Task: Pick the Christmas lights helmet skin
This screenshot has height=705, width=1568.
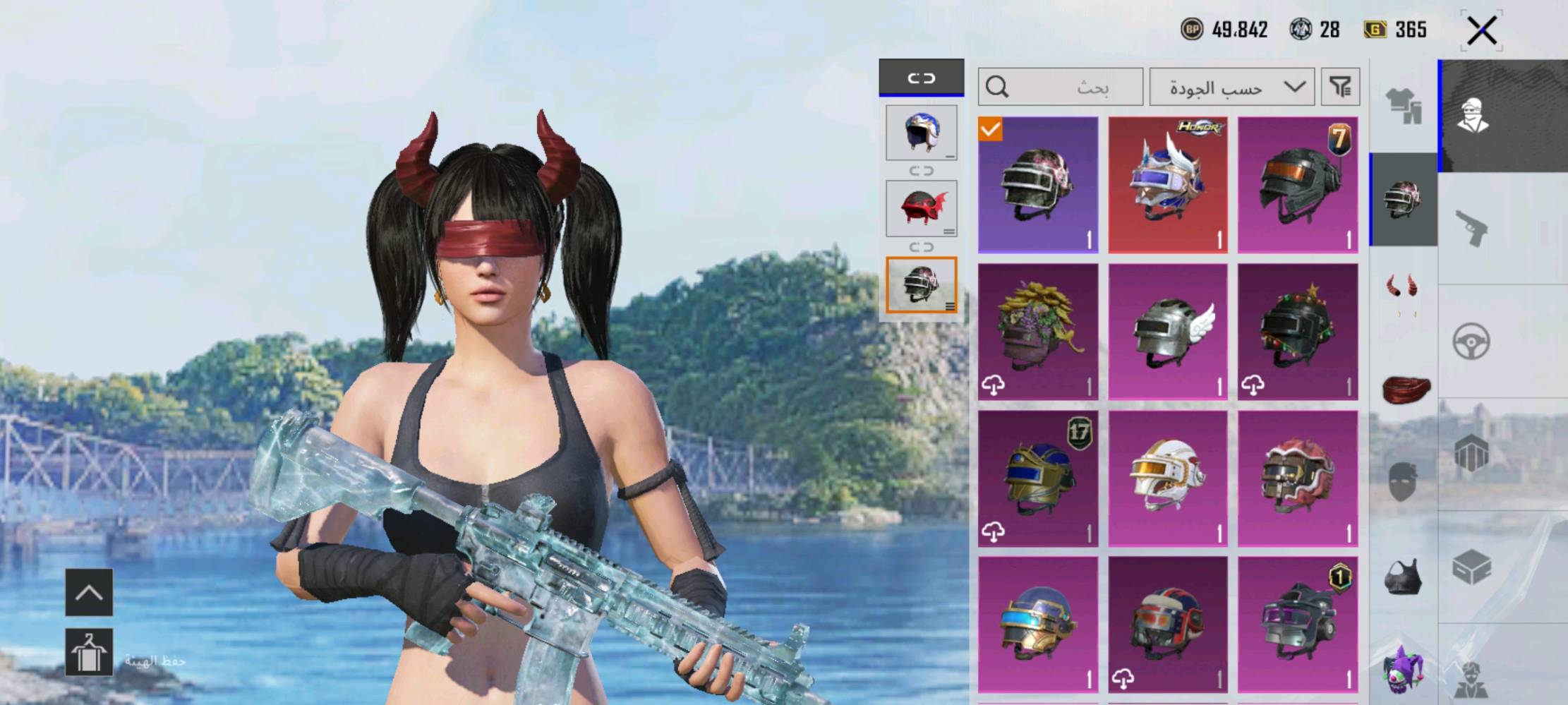Action: (1298, 332)
